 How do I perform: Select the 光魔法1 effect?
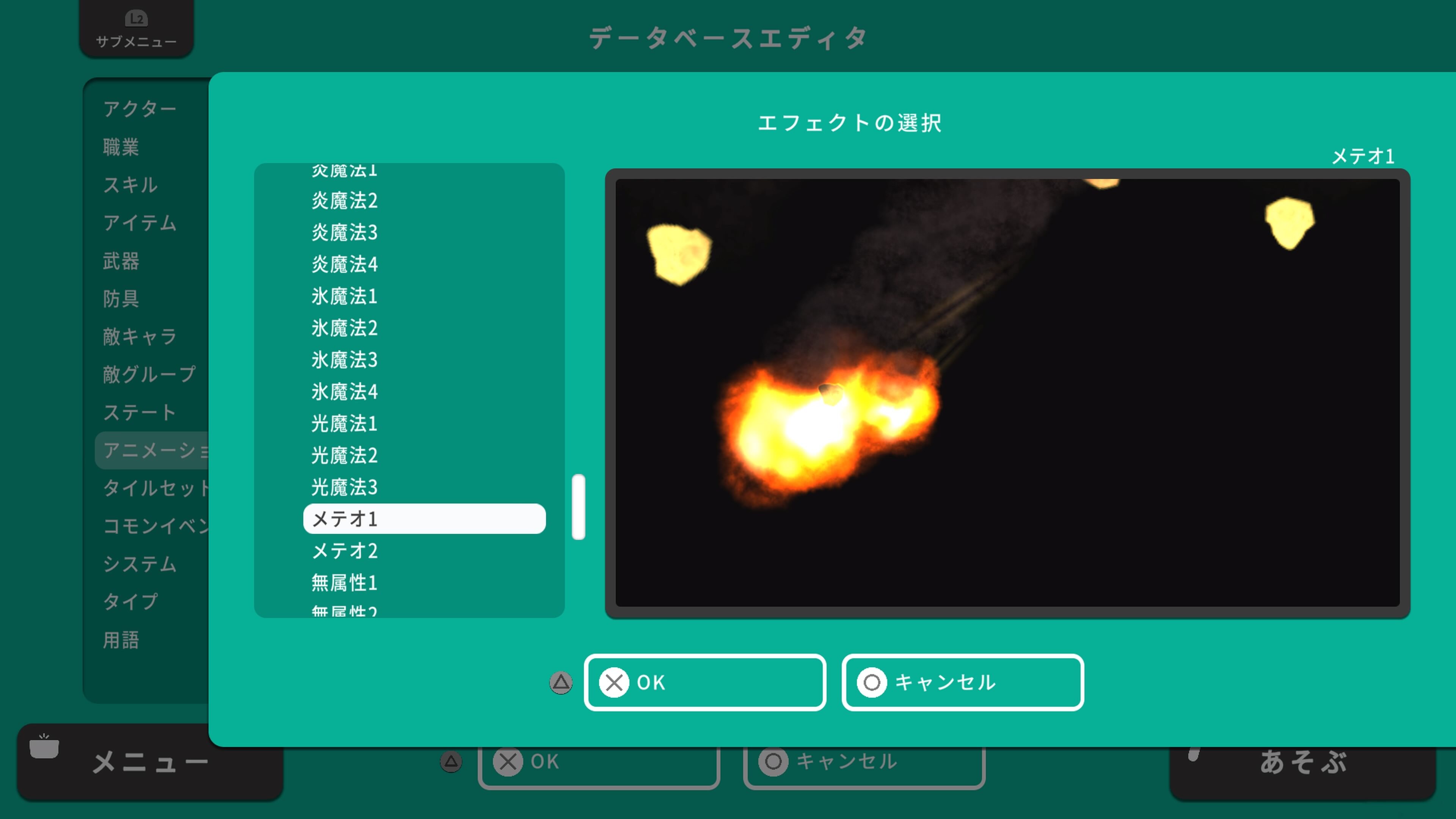pos(344,424)
